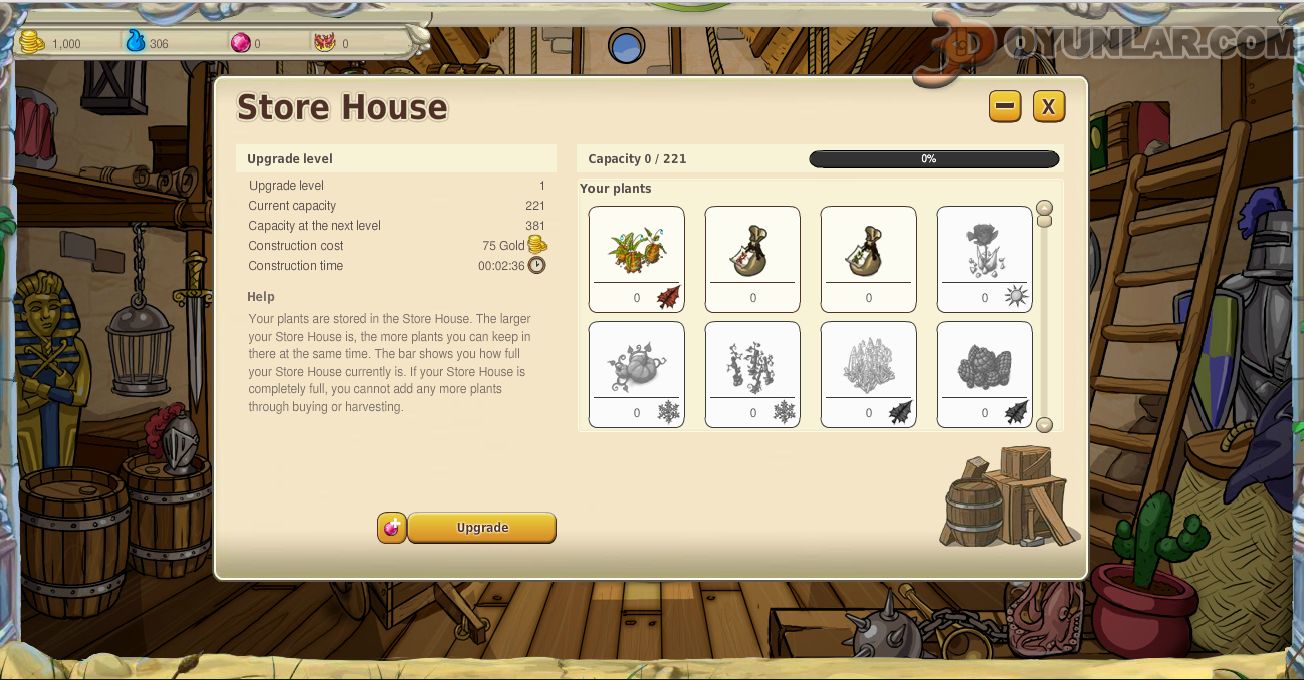Viewport: 1304px width, 680px height.
Task: Click the blue flame resource icon
Action: coord(135,42)
